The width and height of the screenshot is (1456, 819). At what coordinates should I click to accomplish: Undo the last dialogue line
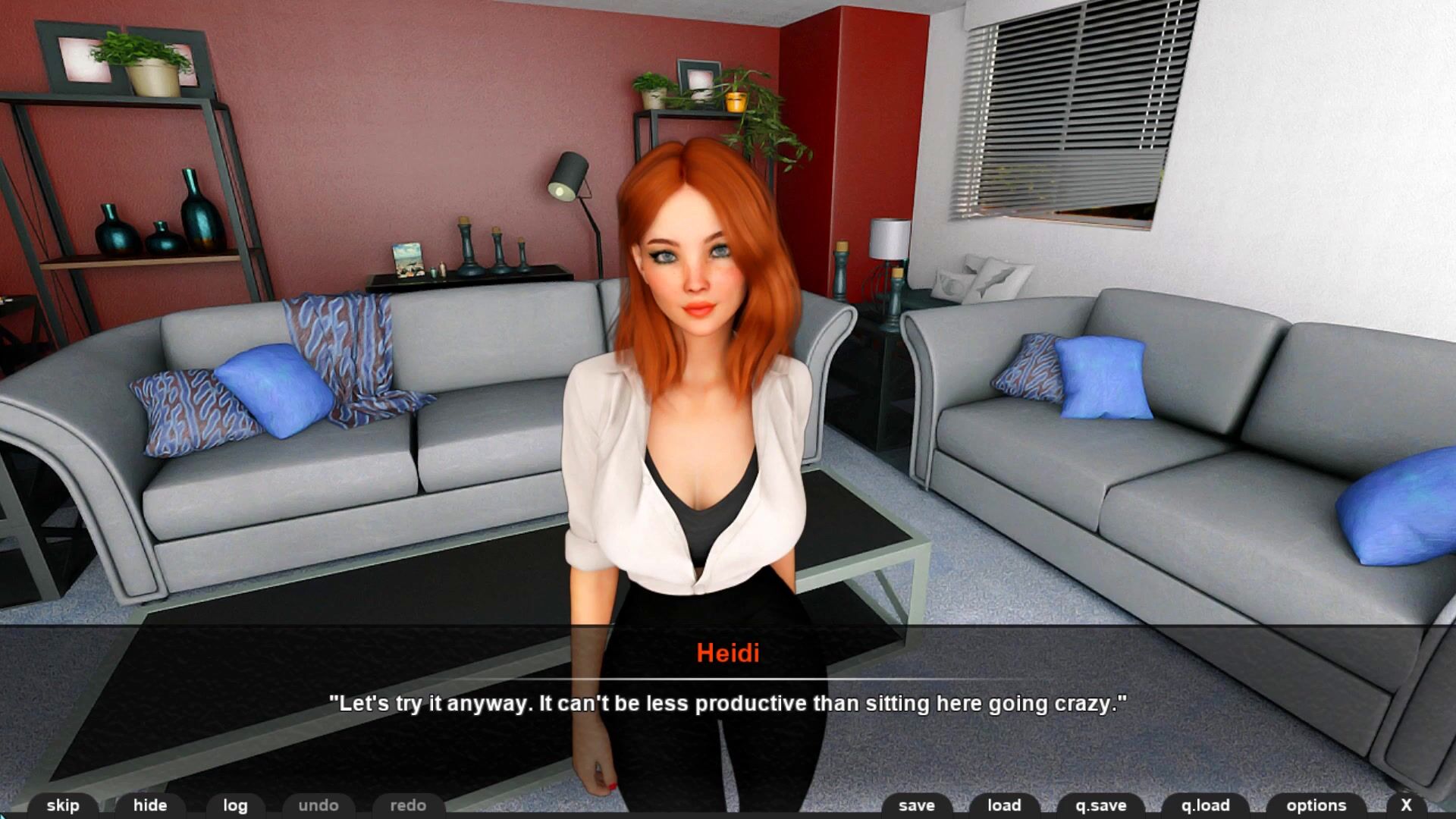318,805
